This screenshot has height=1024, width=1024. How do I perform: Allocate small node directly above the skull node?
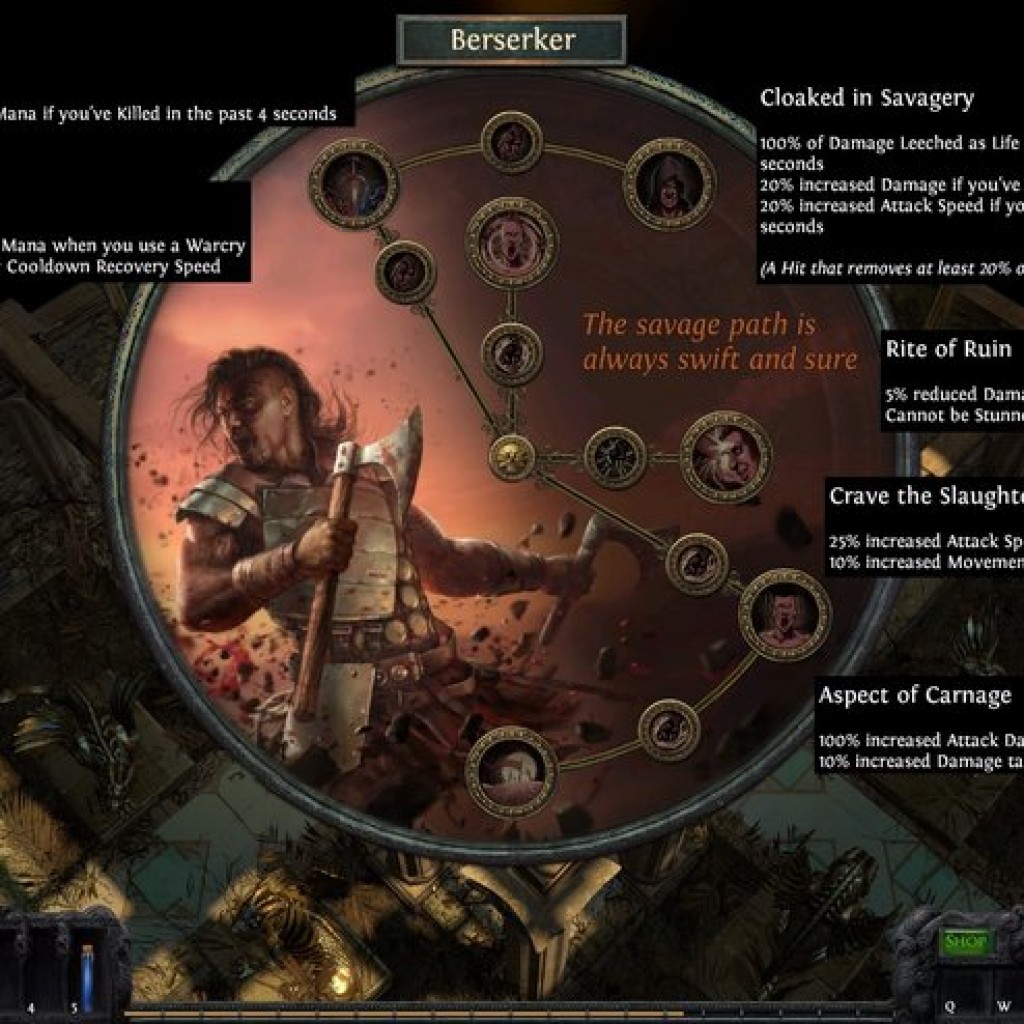pos(511,354)
